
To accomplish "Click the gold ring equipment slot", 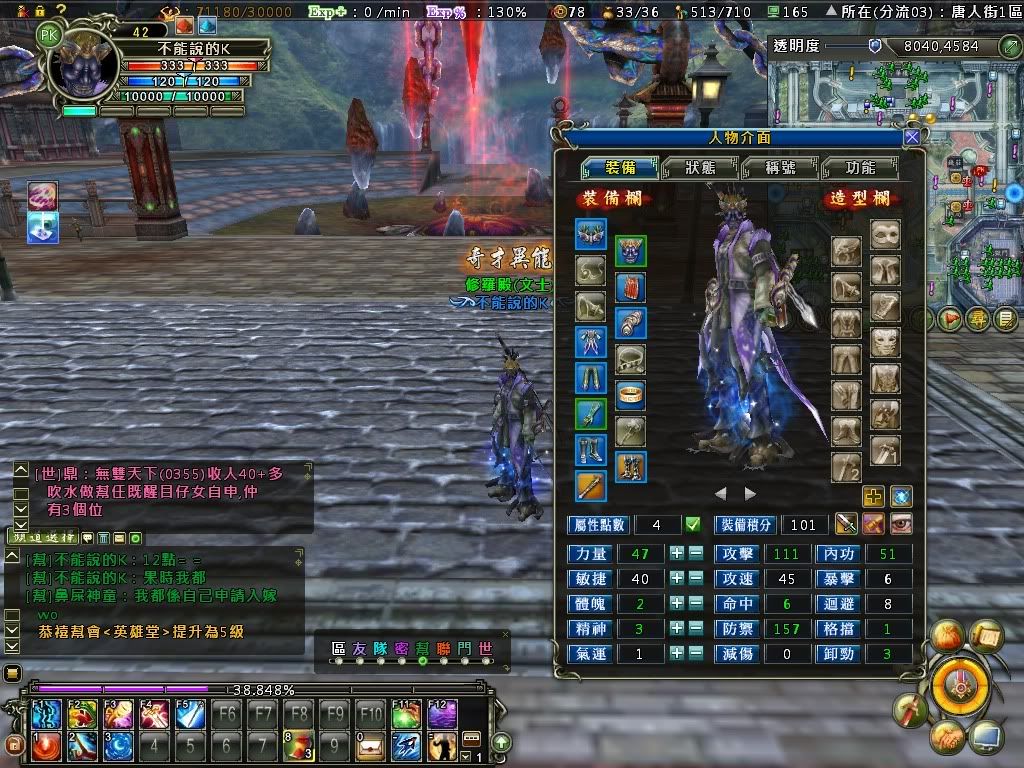I will pyautogui.click(x=630, y=395).
